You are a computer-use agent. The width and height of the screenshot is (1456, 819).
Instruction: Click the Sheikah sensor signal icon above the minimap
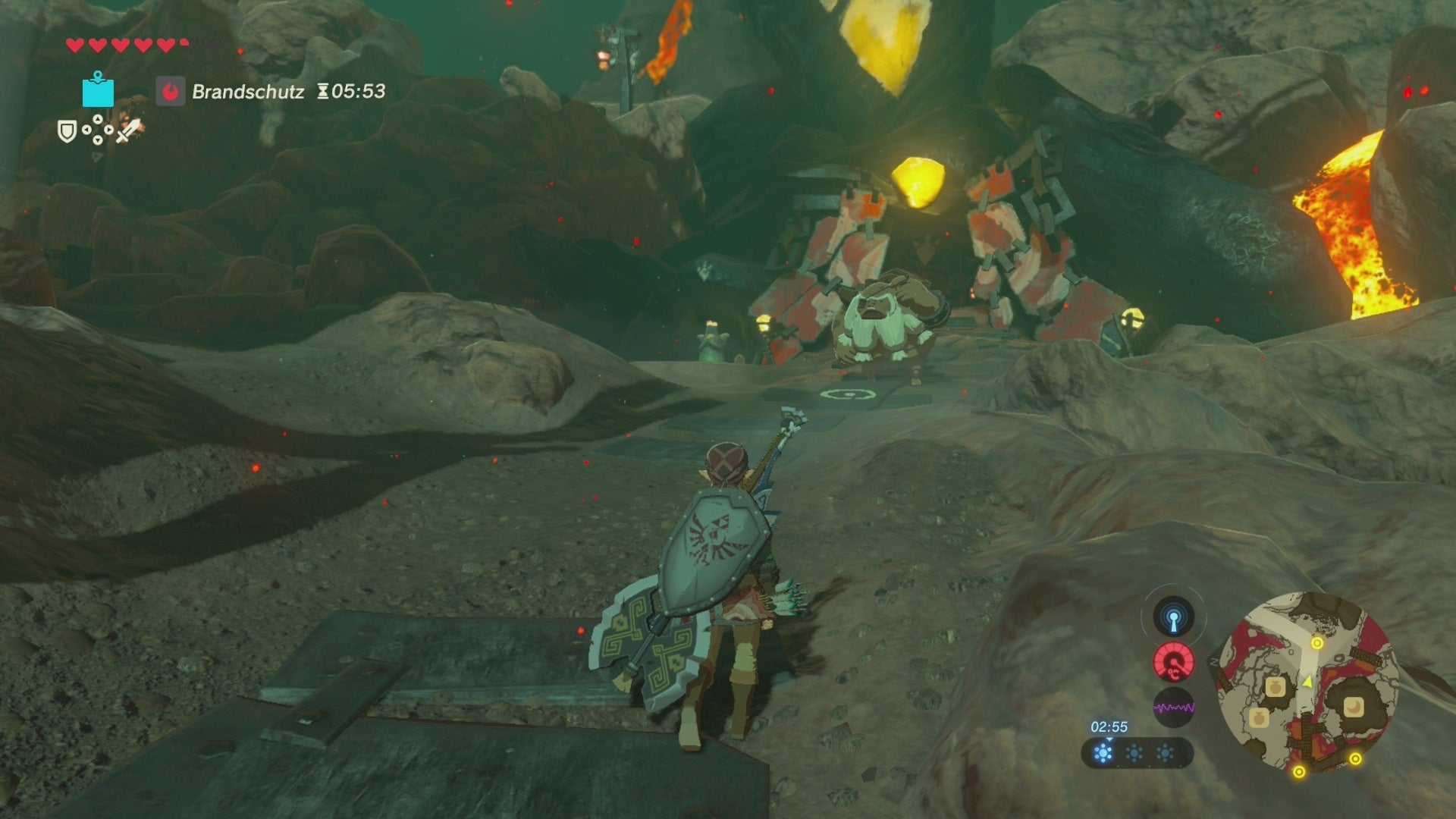[x=1174, y=617]
